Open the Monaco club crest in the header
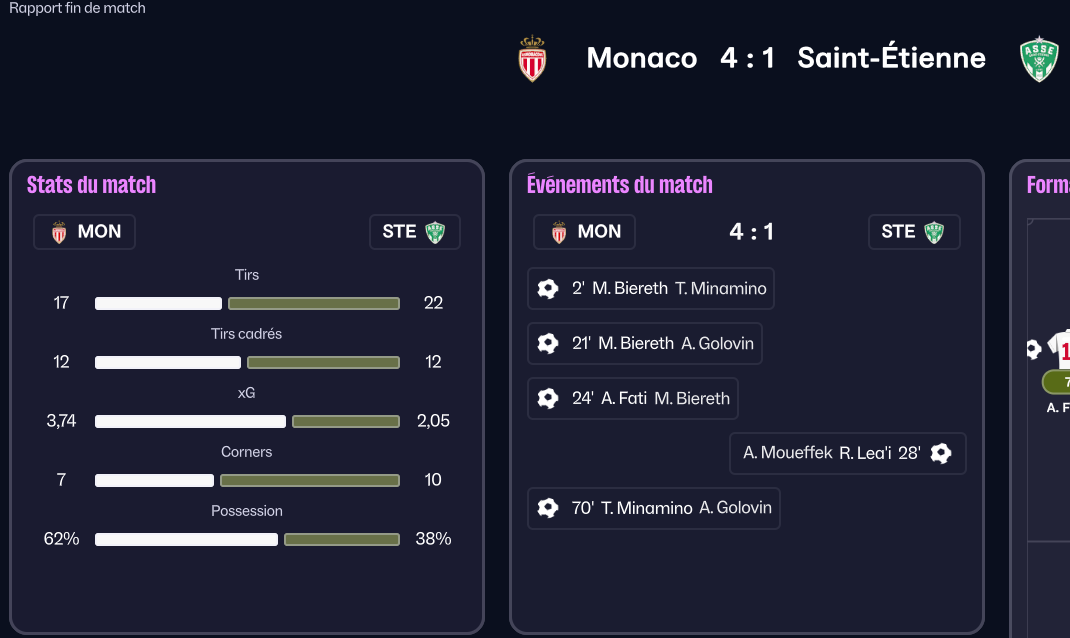The width and height of the screenshot is (1070, 638). pos(532,59)
